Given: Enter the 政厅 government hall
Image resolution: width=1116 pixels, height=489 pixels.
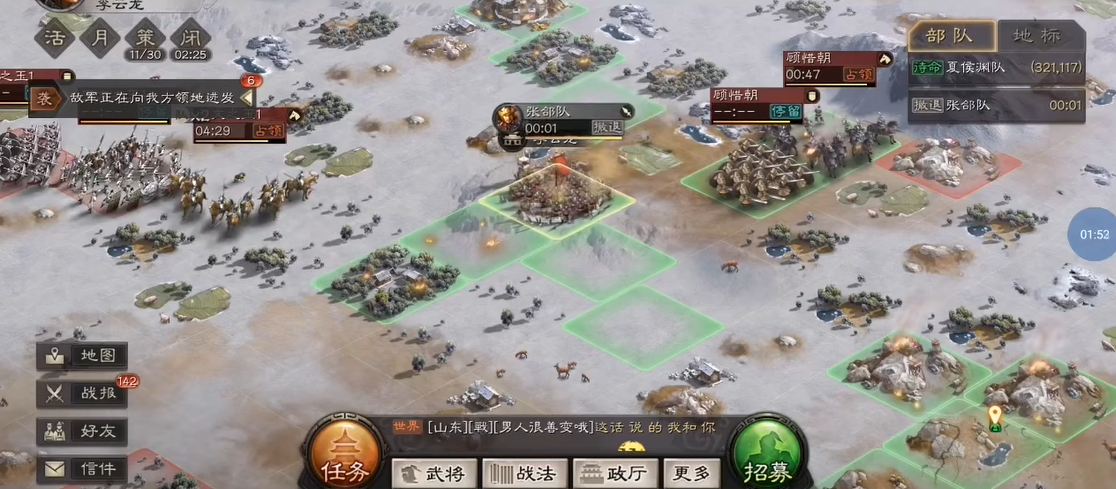Looking at the screenshot, I should (x=616, y=473).
